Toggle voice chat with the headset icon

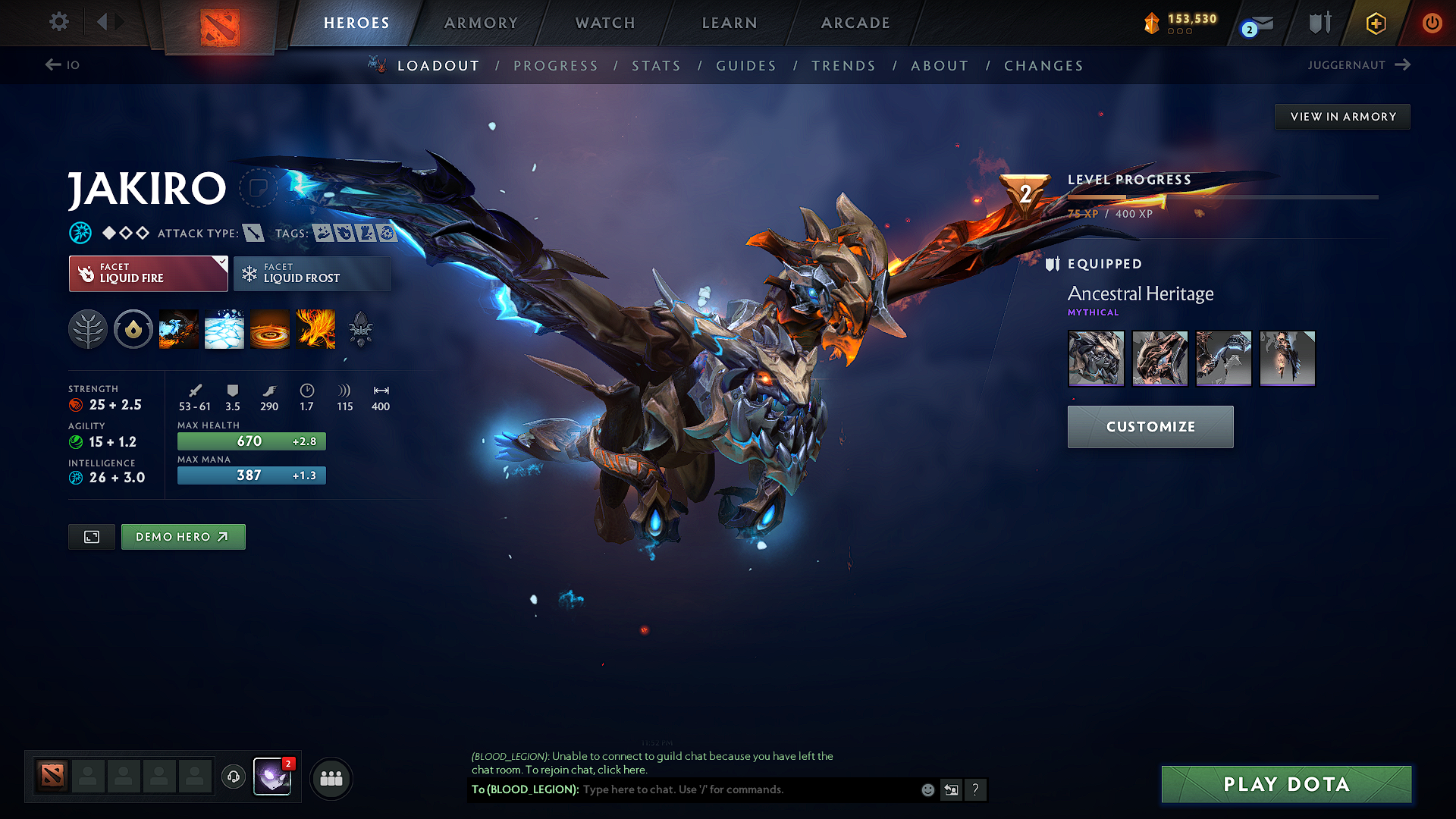pos(233,778)
